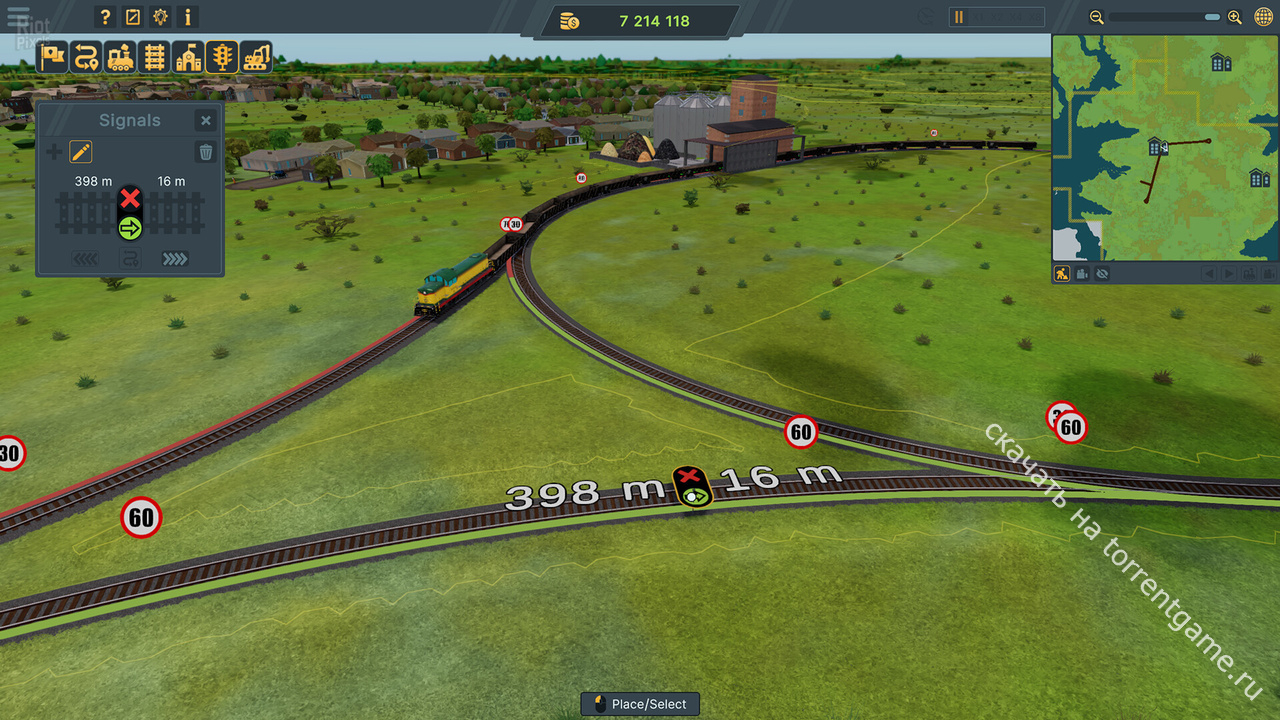Open the station buildings tool

point(188,57)
